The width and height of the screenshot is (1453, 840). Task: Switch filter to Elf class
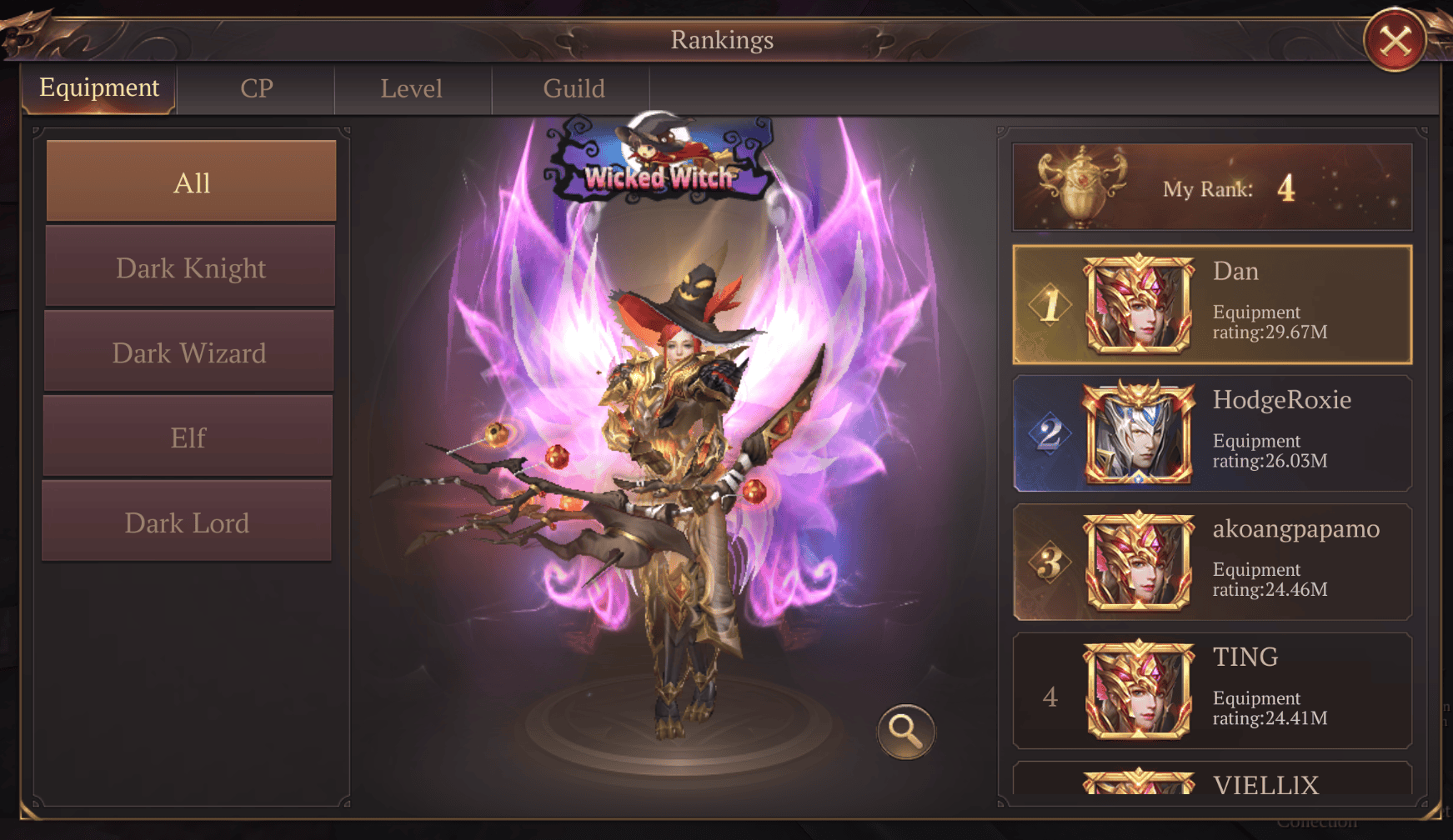(x=190, y=437)
